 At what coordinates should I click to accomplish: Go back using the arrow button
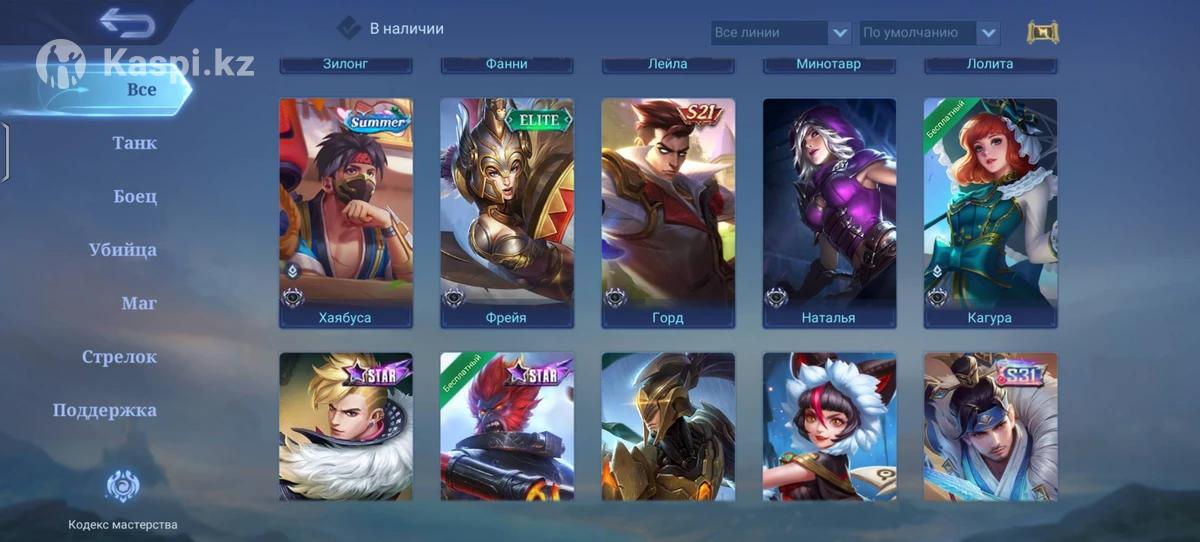[127, 22]
